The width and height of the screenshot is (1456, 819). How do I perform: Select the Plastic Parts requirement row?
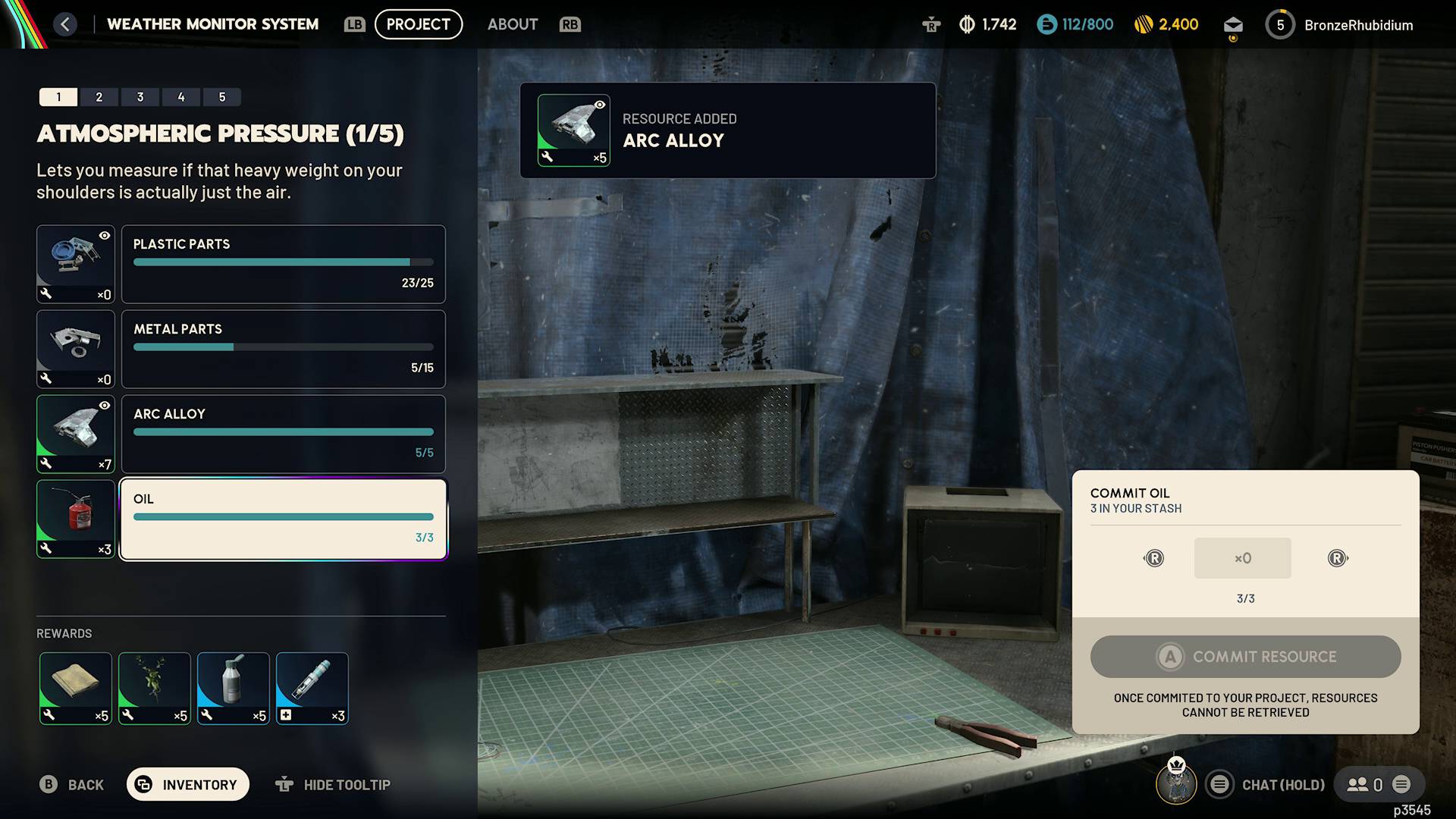[x=283, y=264]
